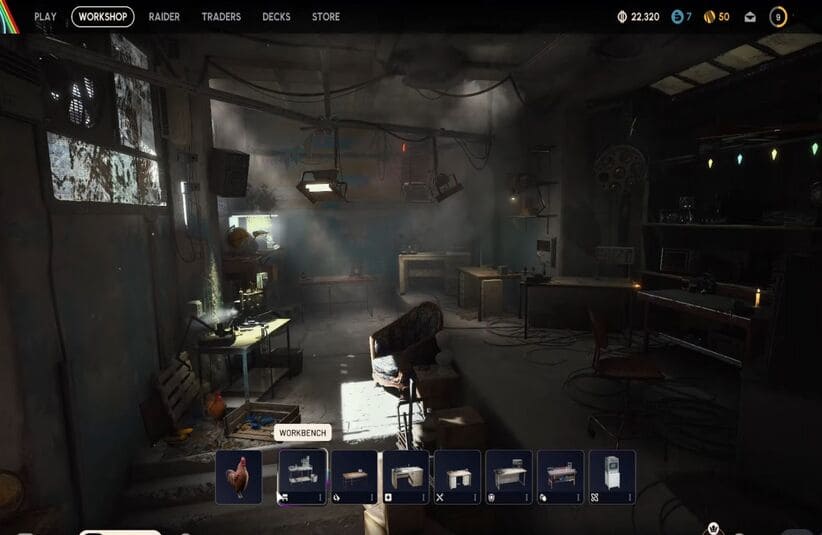Open the Decks tab
This screenshot has width=822, height=535.
[276, 17]
